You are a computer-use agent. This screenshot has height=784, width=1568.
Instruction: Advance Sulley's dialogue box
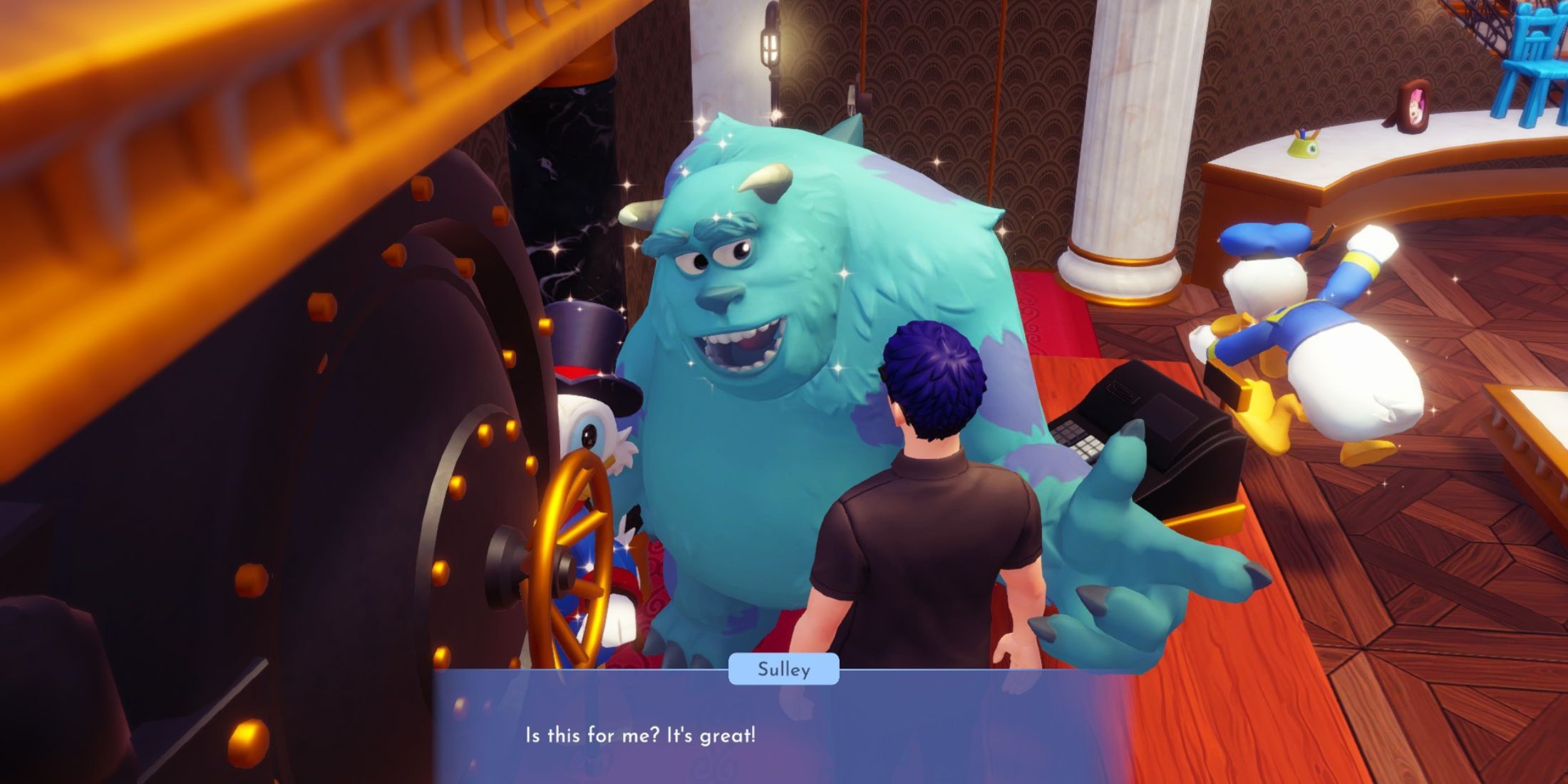[783, 734]
